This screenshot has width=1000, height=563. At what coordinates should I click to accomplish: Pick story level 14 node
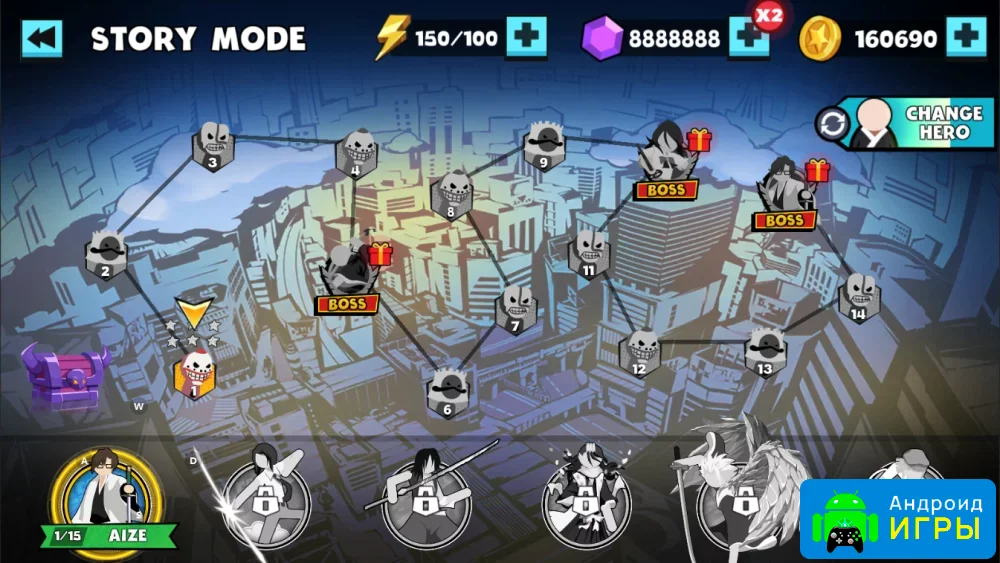click(x=859, y=298)
